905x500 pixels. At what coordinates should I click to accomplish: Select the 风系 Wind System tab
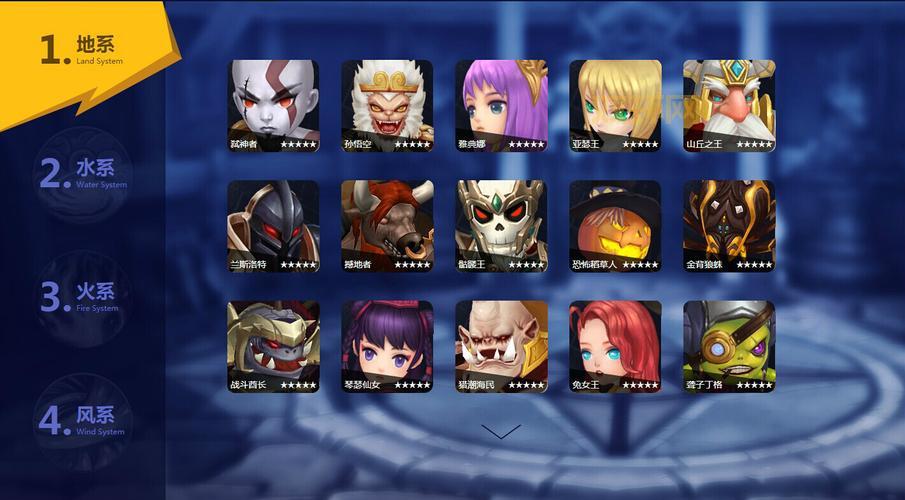click(84, 420)
